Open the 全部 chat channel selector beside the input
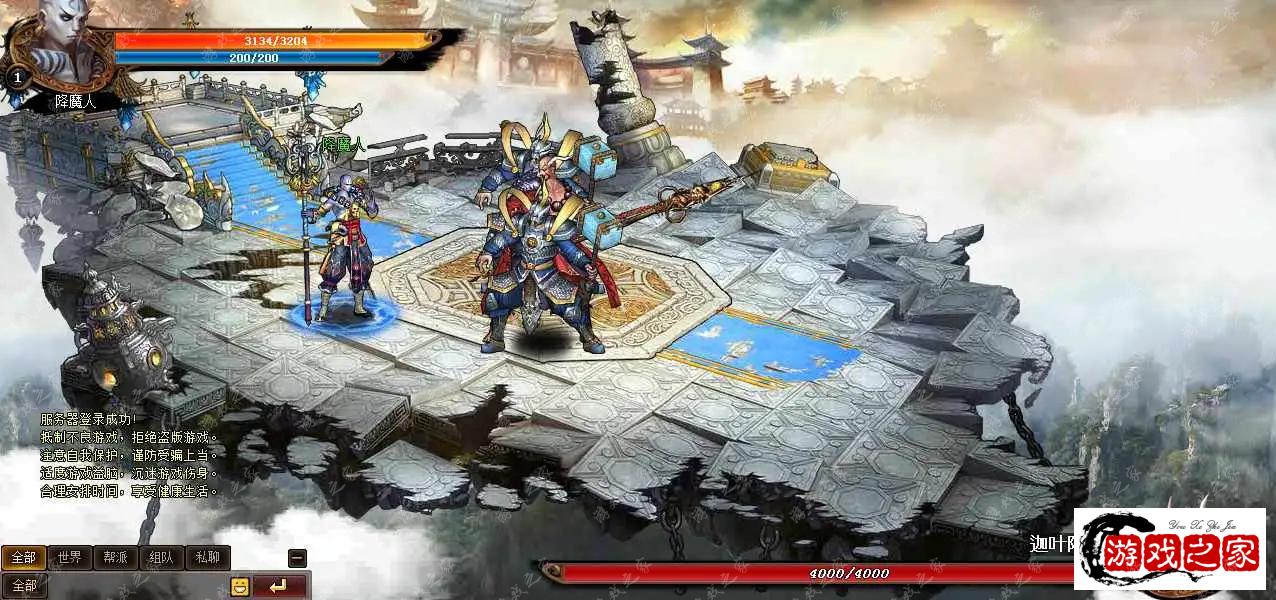 point(24,586)
